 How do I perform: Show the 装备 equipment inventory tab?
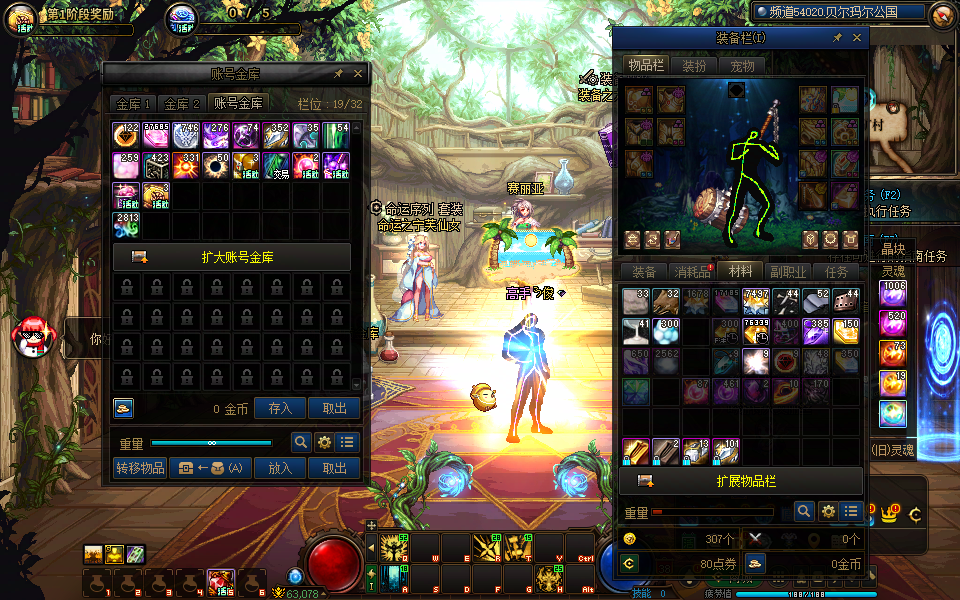[644, 272]
